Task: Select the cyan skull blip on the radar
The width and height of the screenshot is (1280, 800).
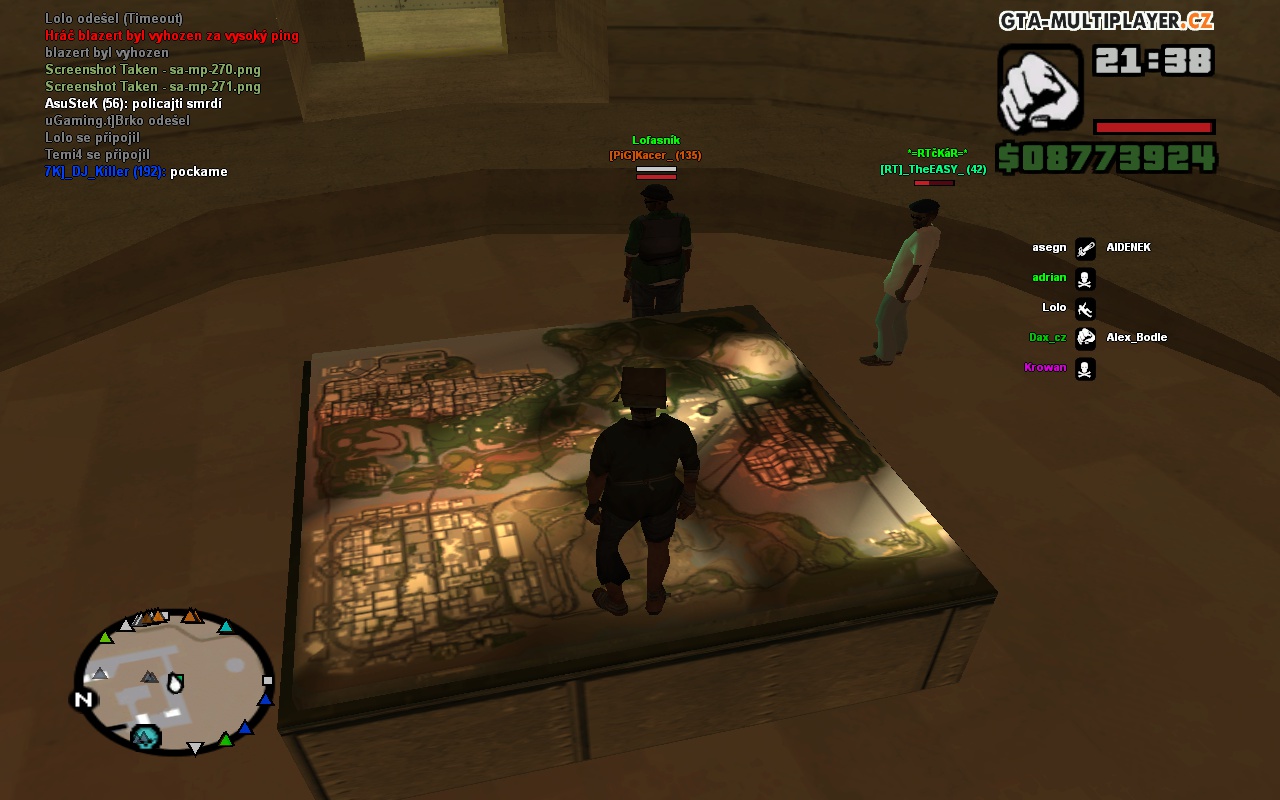Action: (x=146, y=738)
